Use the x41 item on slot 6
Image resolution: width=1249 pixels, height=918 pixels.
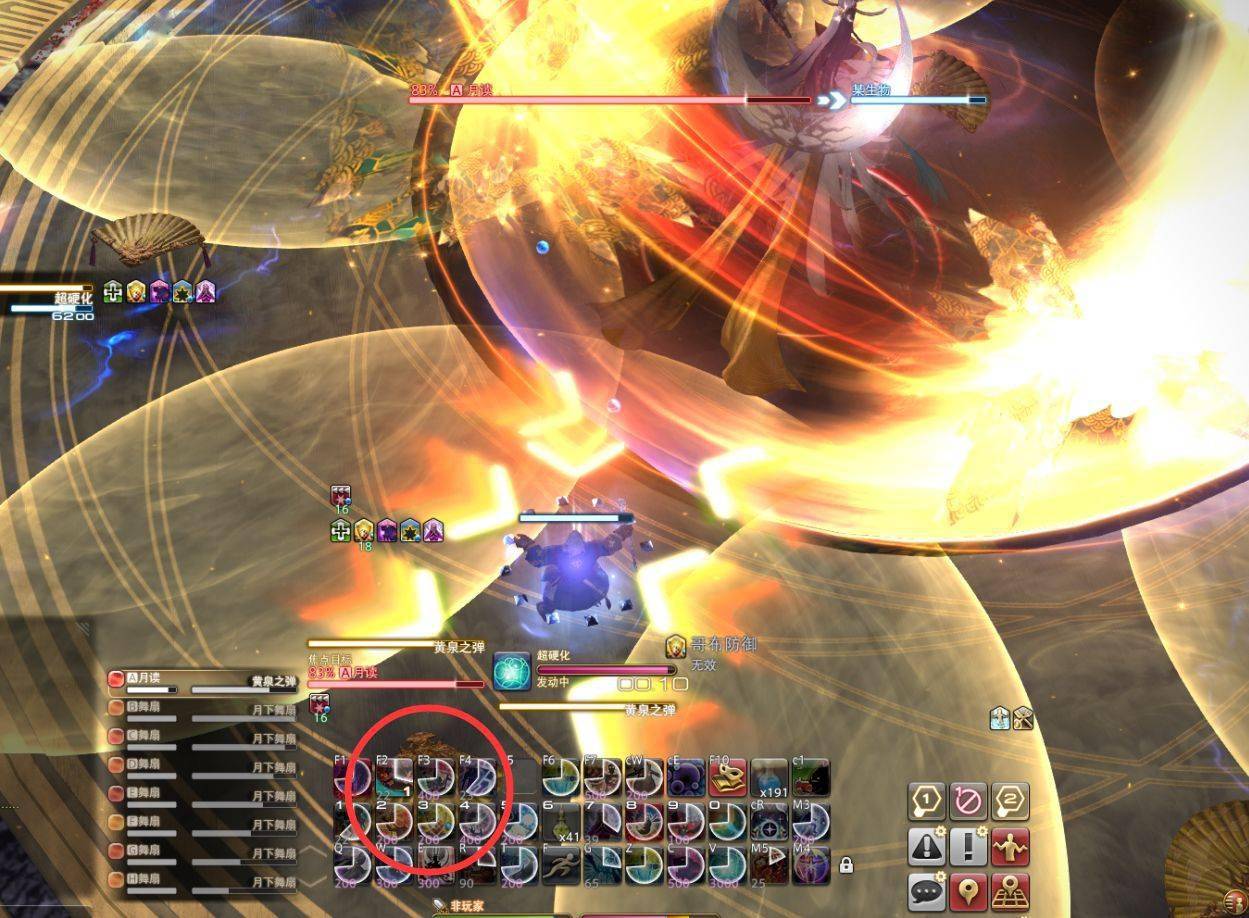pyautogui.click(x=561, y=821)
